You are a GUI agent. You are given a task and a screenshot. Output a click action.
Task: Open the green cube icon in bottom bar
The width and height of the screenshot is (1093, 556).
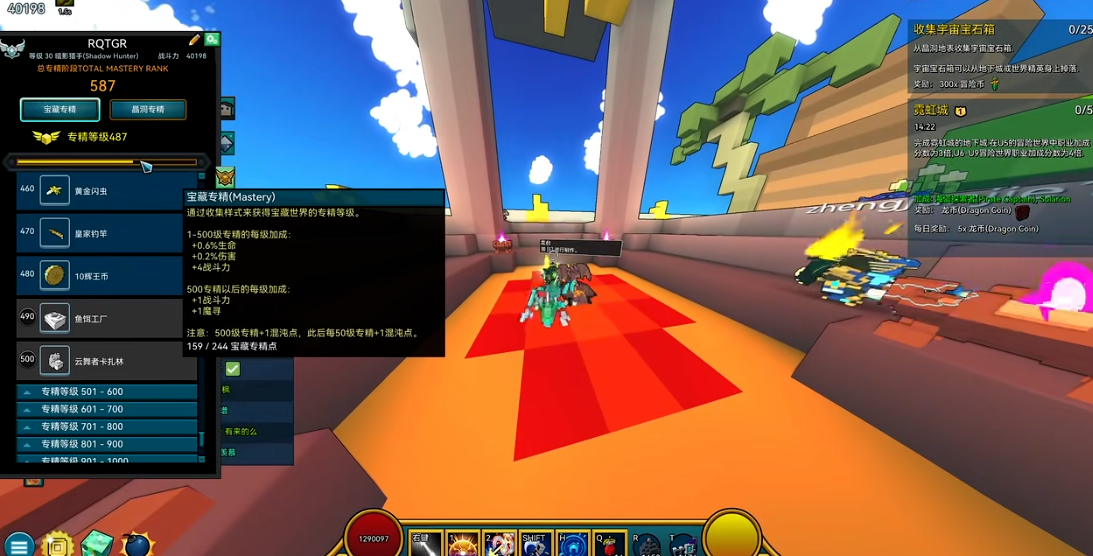click(97, 544)
